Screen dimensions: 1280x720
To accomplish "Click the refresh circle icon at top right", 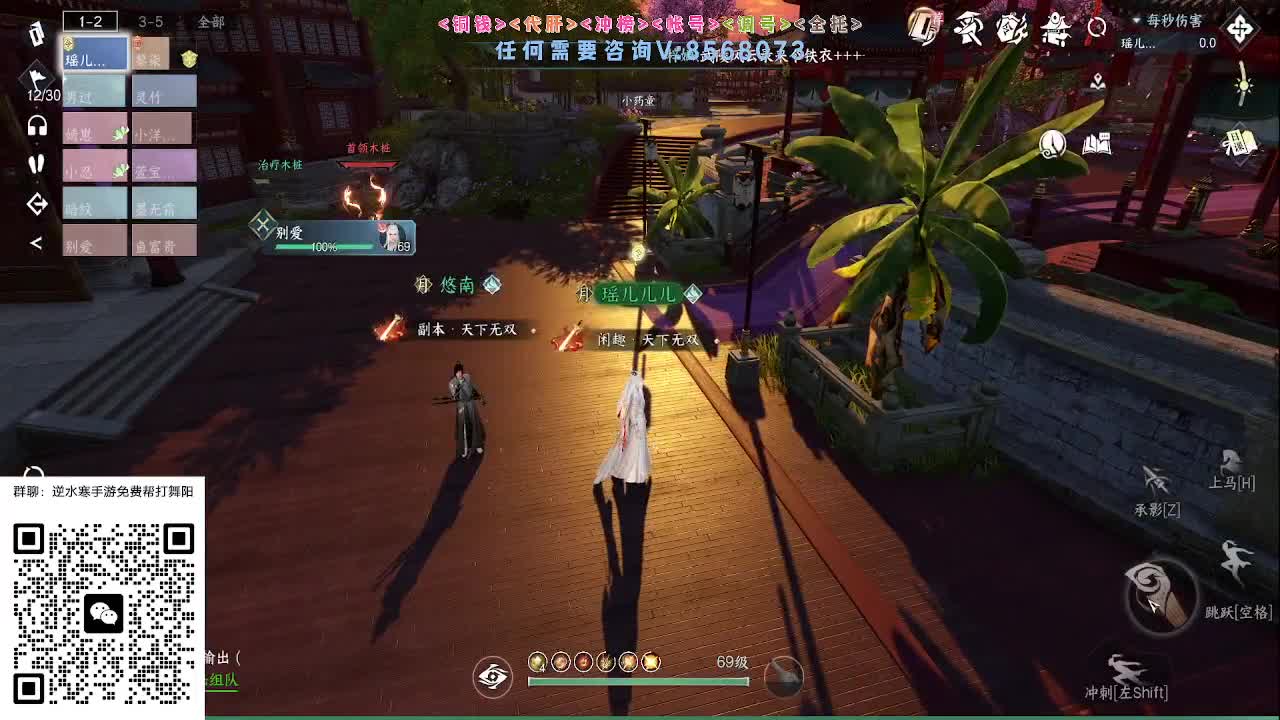I will pyautogui.click(x=1097, y=27).
